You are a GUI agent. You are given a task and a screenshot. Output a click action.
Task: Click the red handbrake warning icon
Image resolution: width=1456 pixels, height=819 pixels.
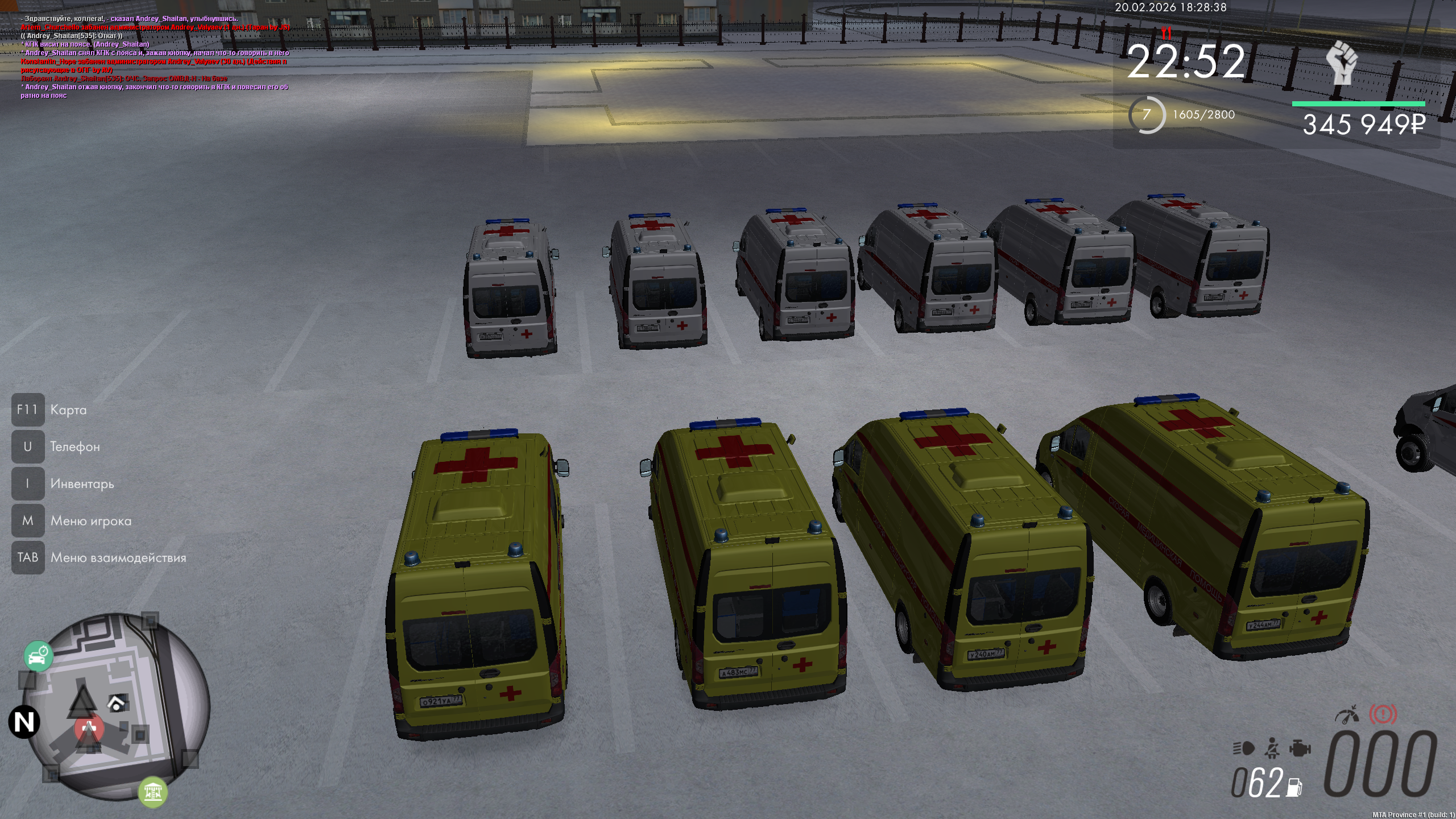[x=1383, y=714]
